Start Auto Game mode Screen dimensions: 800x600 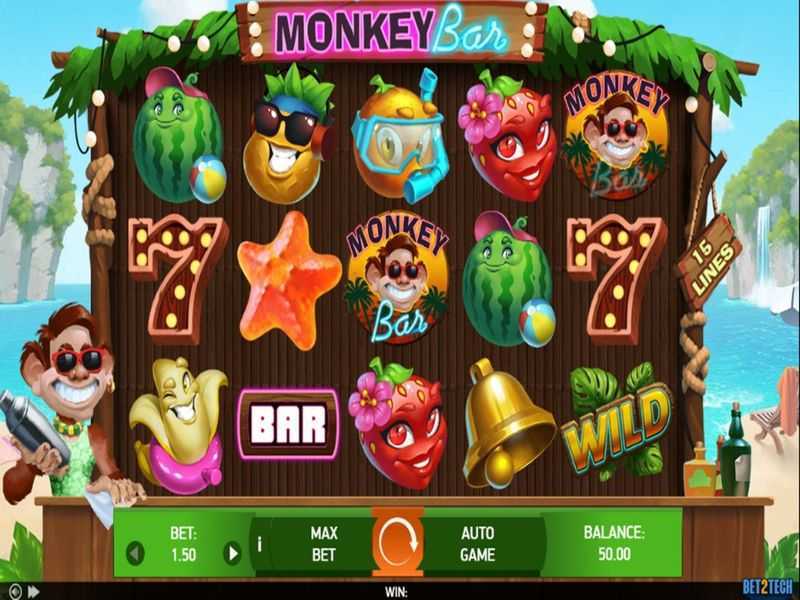tap(478, 542)
